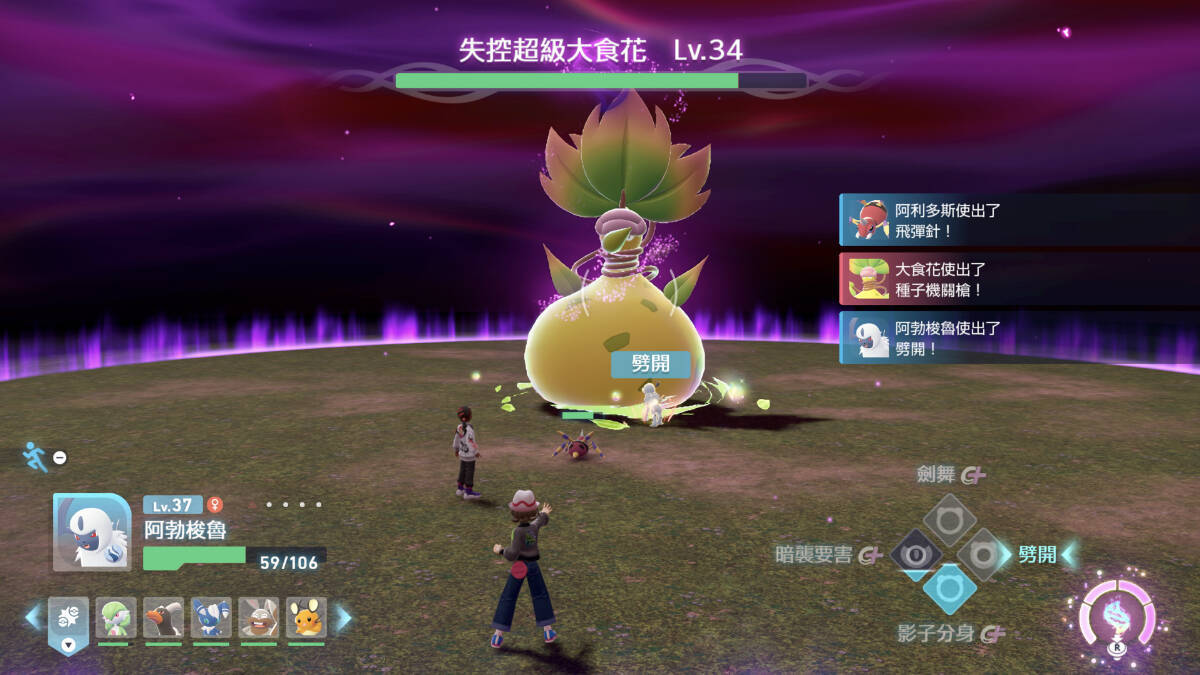Open the Poké Ball item selector tile
The width and height of the screenshot is (1200, 675).
pyautogui.click(x=68, y=620)
